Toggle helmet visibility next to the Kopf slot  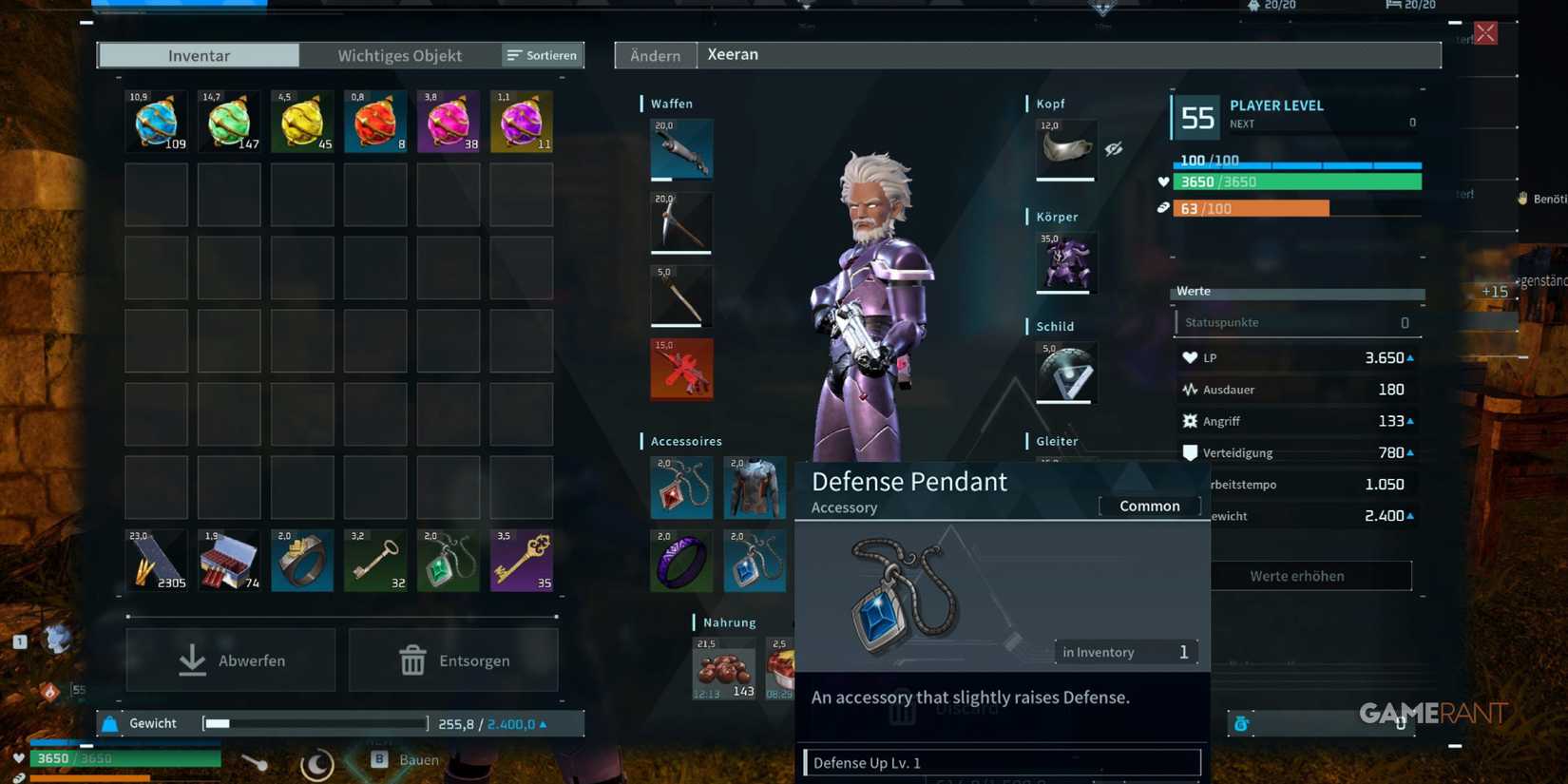click(1114, 149)
